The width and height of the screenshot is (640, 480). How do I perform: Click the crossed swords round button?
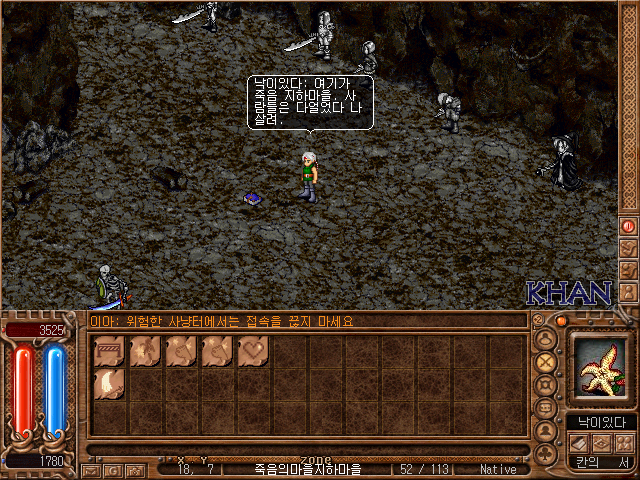[546, 362]
